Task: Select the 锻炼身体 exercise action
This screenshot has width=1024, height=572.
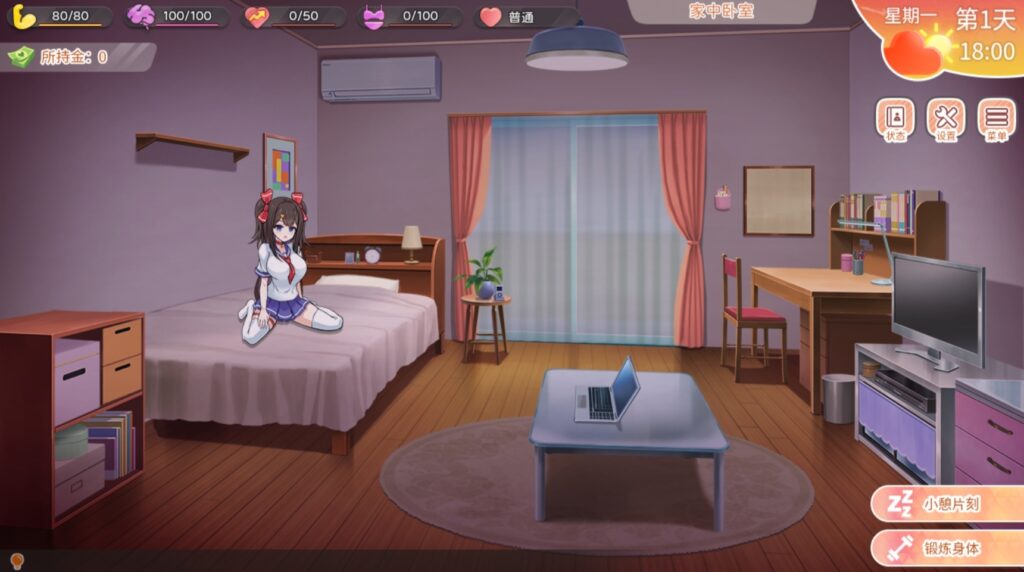Action: pyautogui.click(x=946, y=548)
